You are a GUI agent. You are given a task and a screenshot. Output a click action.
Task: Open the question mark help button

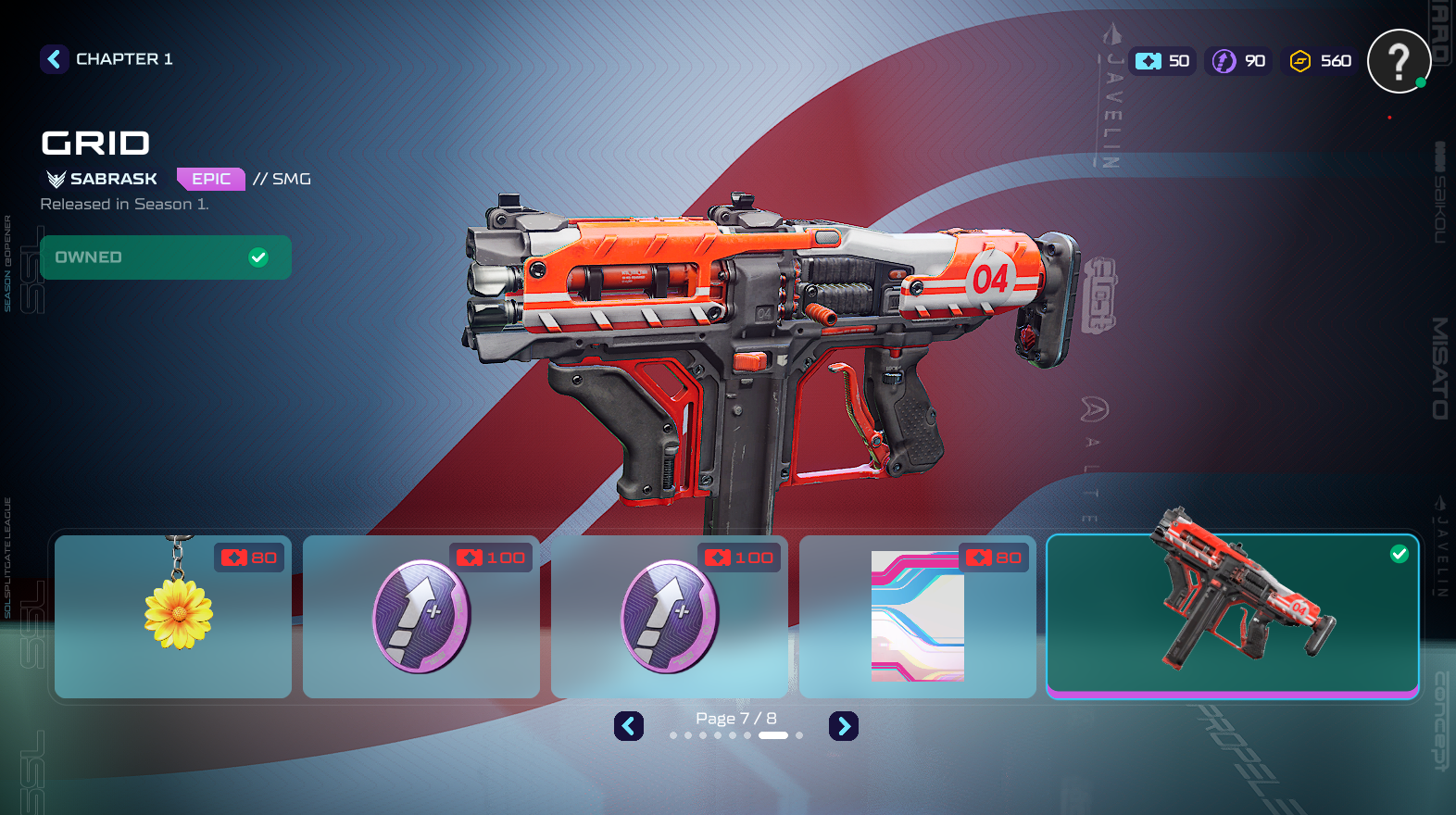pos(1399,61)
